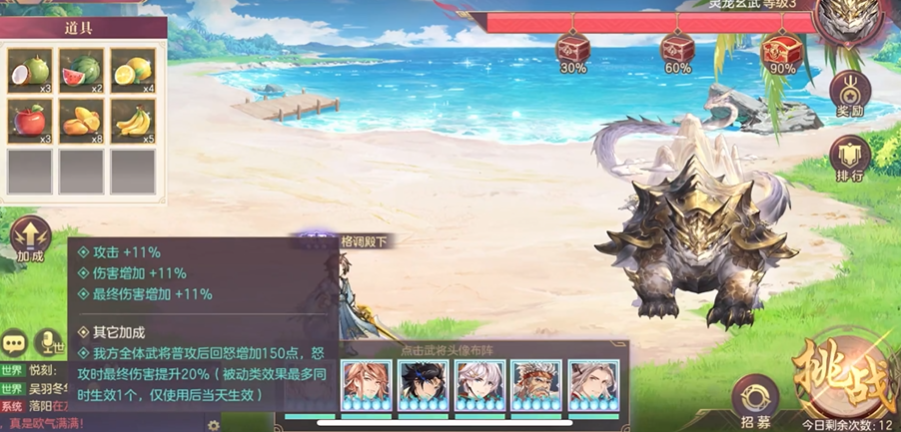Pick the red apple item slot
The image size is (901, 432).
30,121
